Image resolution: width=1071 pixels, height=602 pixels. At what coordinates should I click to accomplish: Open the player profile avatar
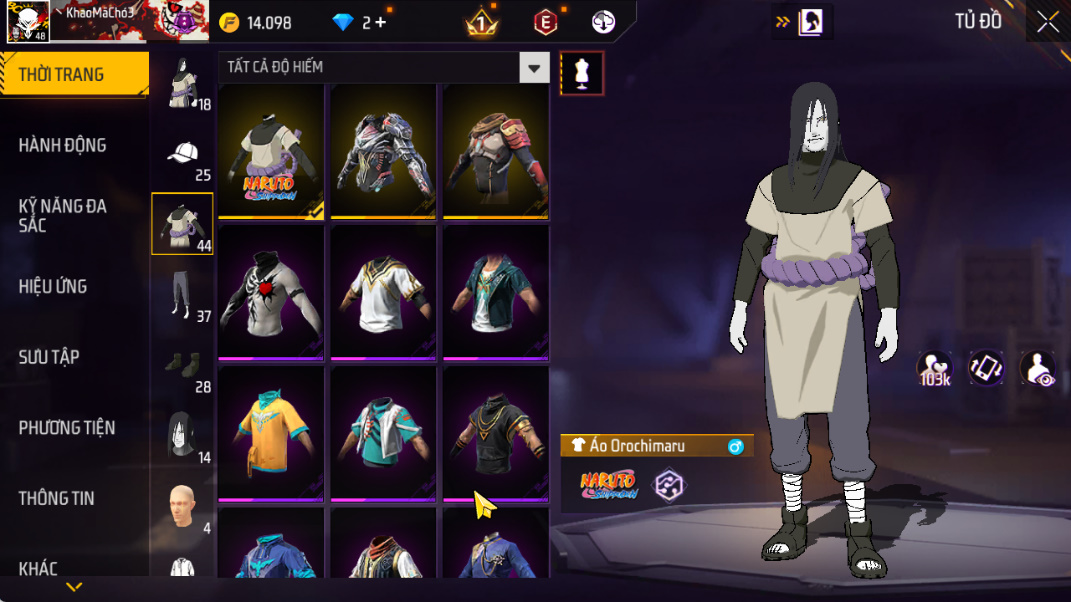(x=28, y=21)
